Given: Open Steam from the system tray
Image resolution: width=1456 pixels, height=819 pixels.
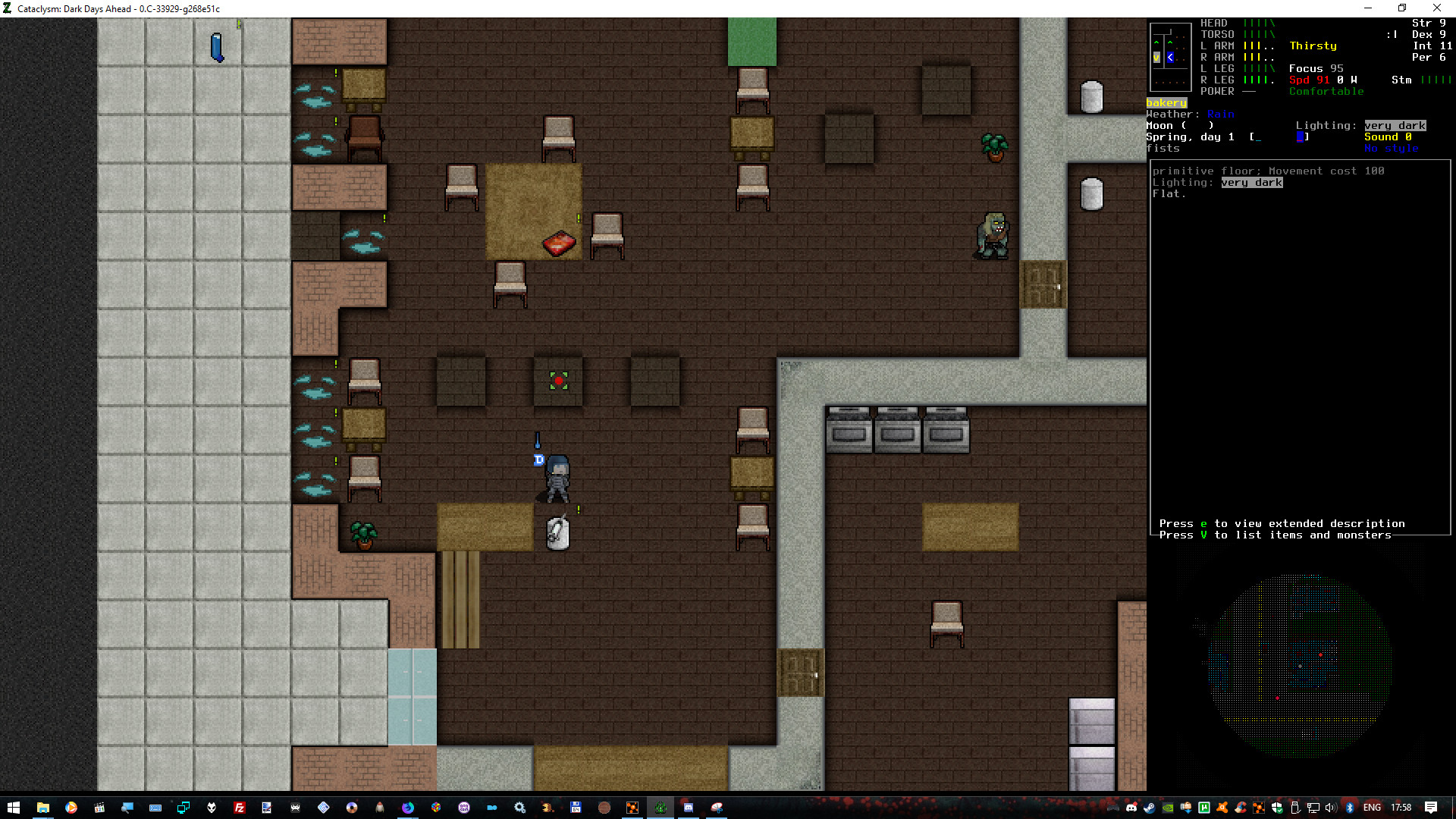Looking at the screenshot, I should [x=1149, y=808].
